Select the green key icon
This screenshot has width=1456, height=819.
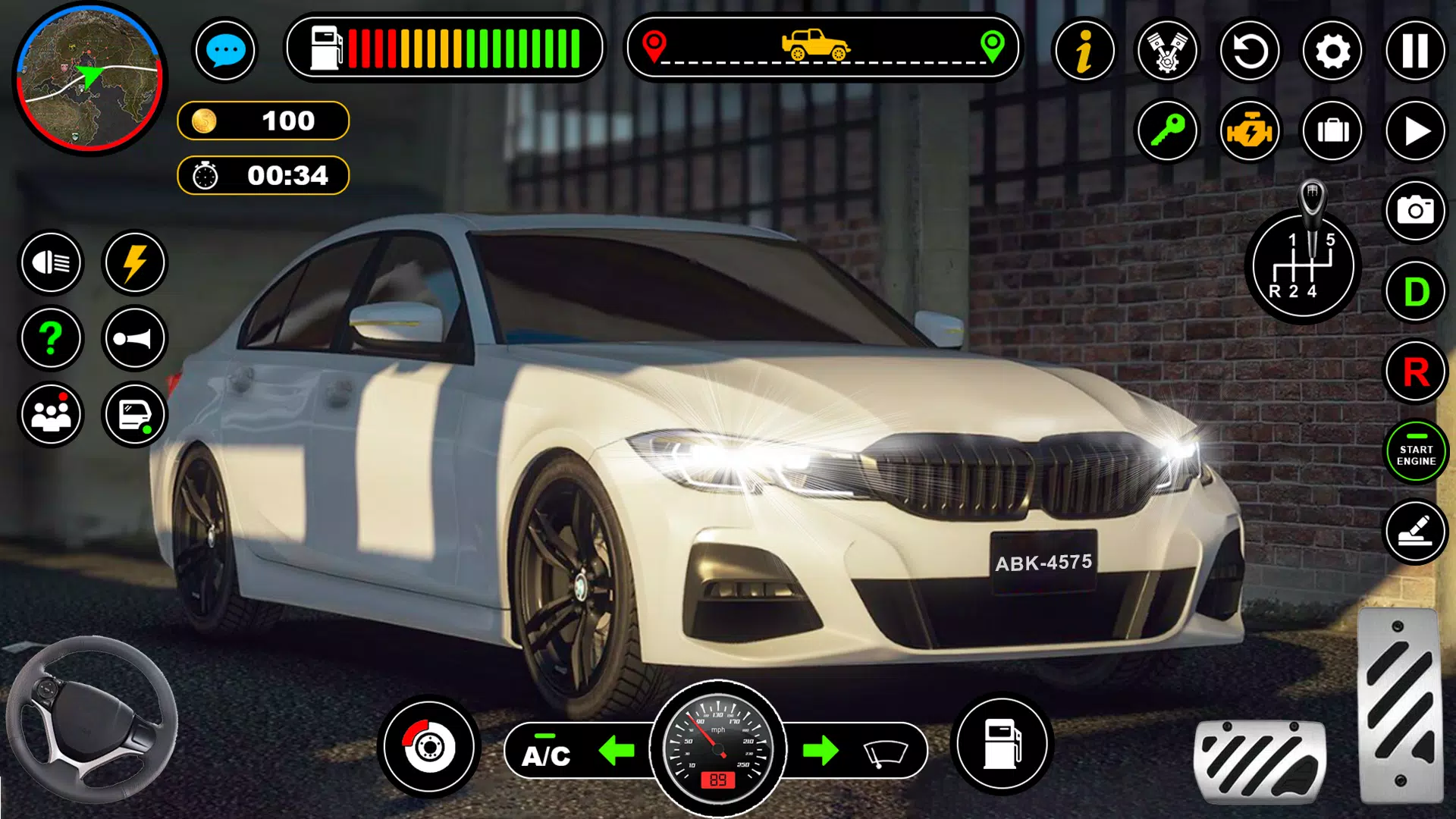point(1167,131)
